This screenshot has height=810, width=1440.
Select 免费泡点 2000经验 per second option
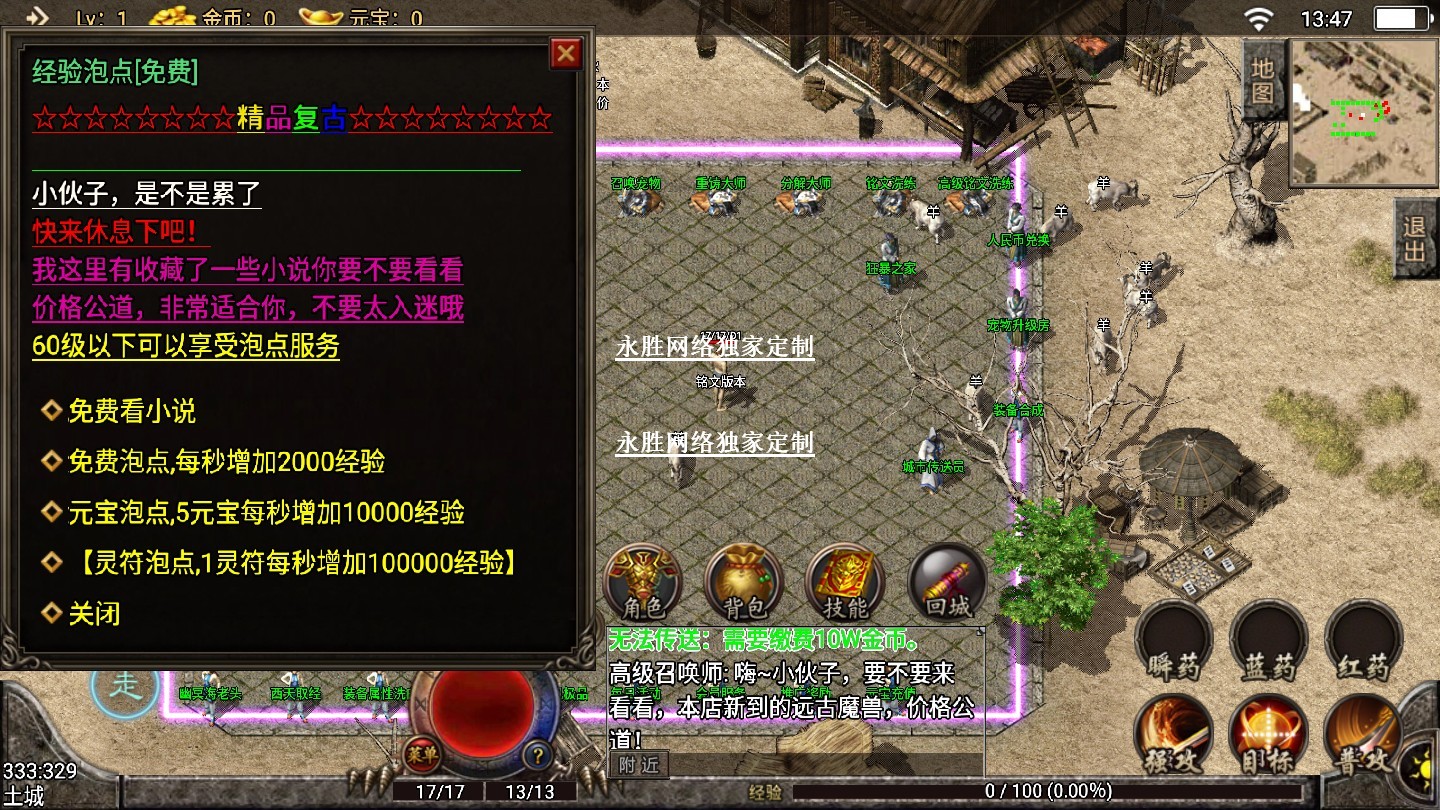(225, 462)
